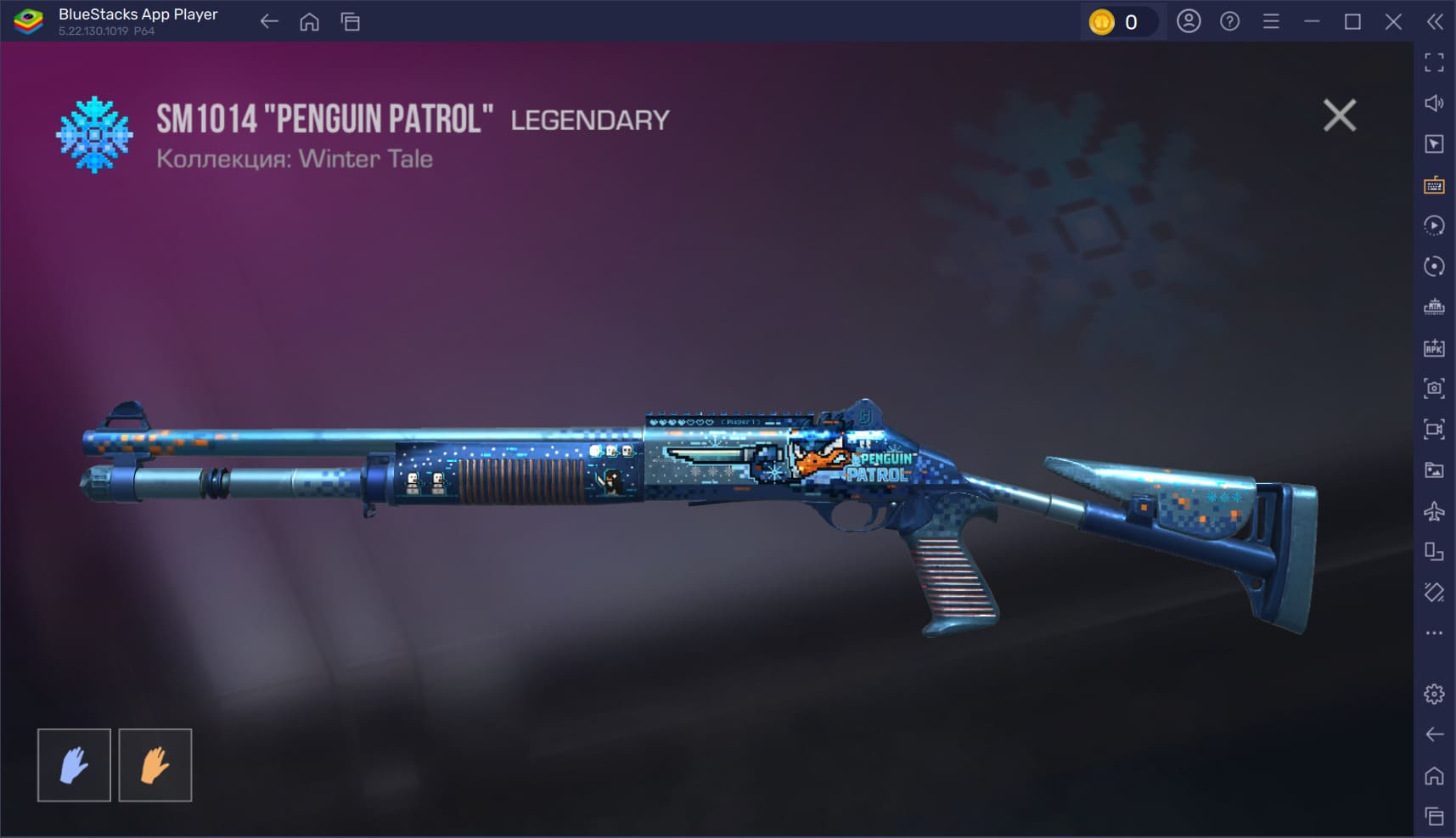Screen dimensions: 1456x838
Task: Close the Penguin Patrol skin preview
Action: point(1339,115)
